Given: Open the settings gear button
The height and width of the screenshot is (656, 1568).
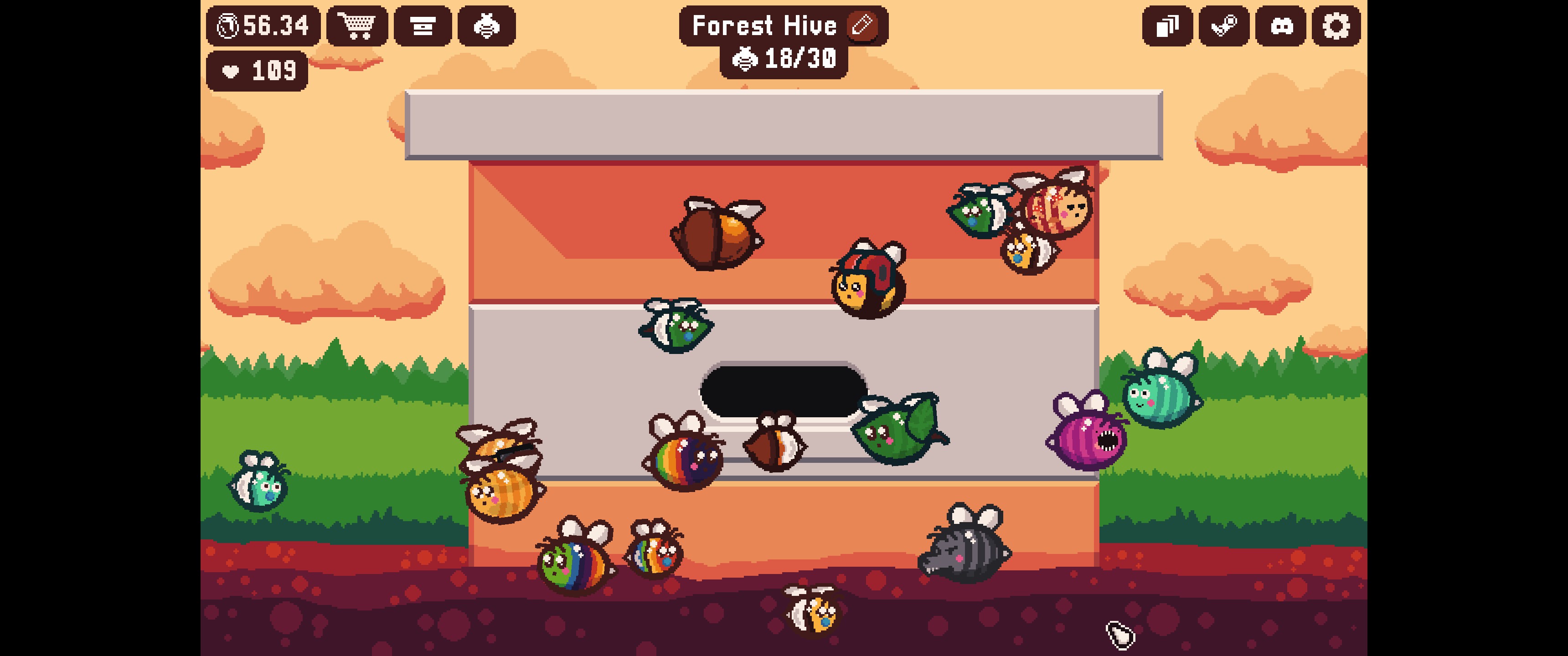Looking at the screenshot, I should 1336,26.
